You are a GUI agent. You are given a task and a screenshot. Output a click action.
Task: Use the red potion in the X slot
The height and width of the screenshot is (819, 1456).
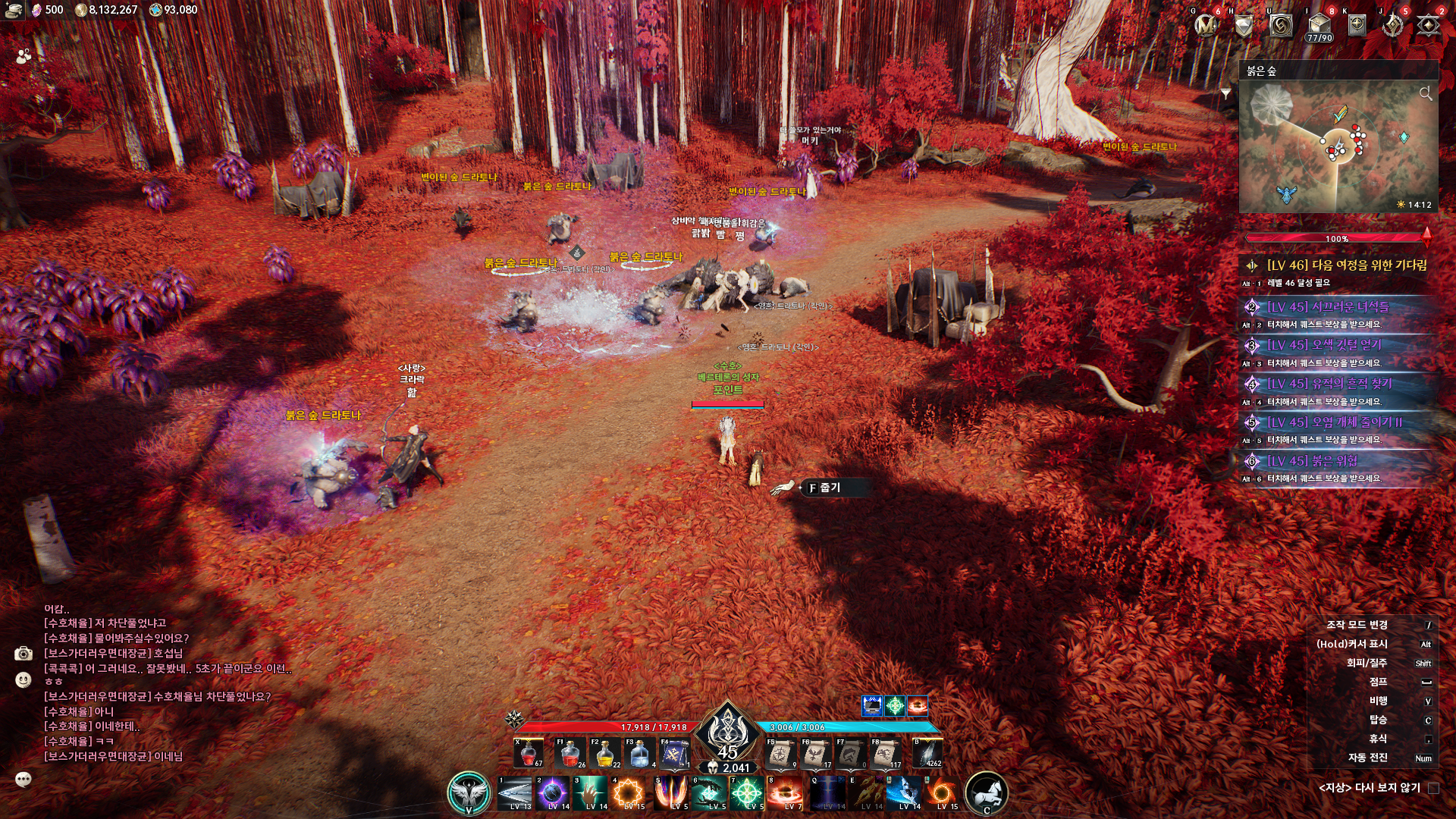tap(528, 753)
